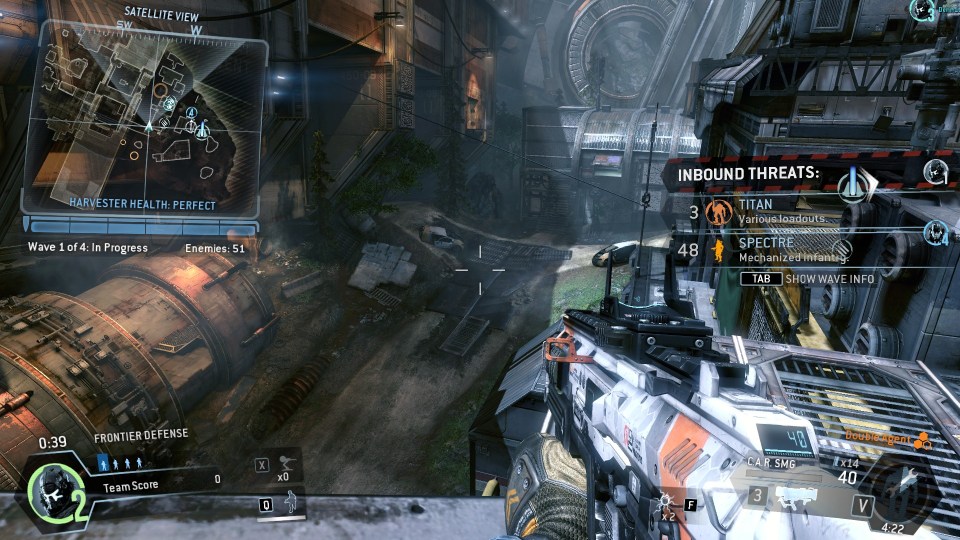Select the anti-titan weapon icon
The width and height of the screenshot is (960, 540).
(x=795, y=495)
